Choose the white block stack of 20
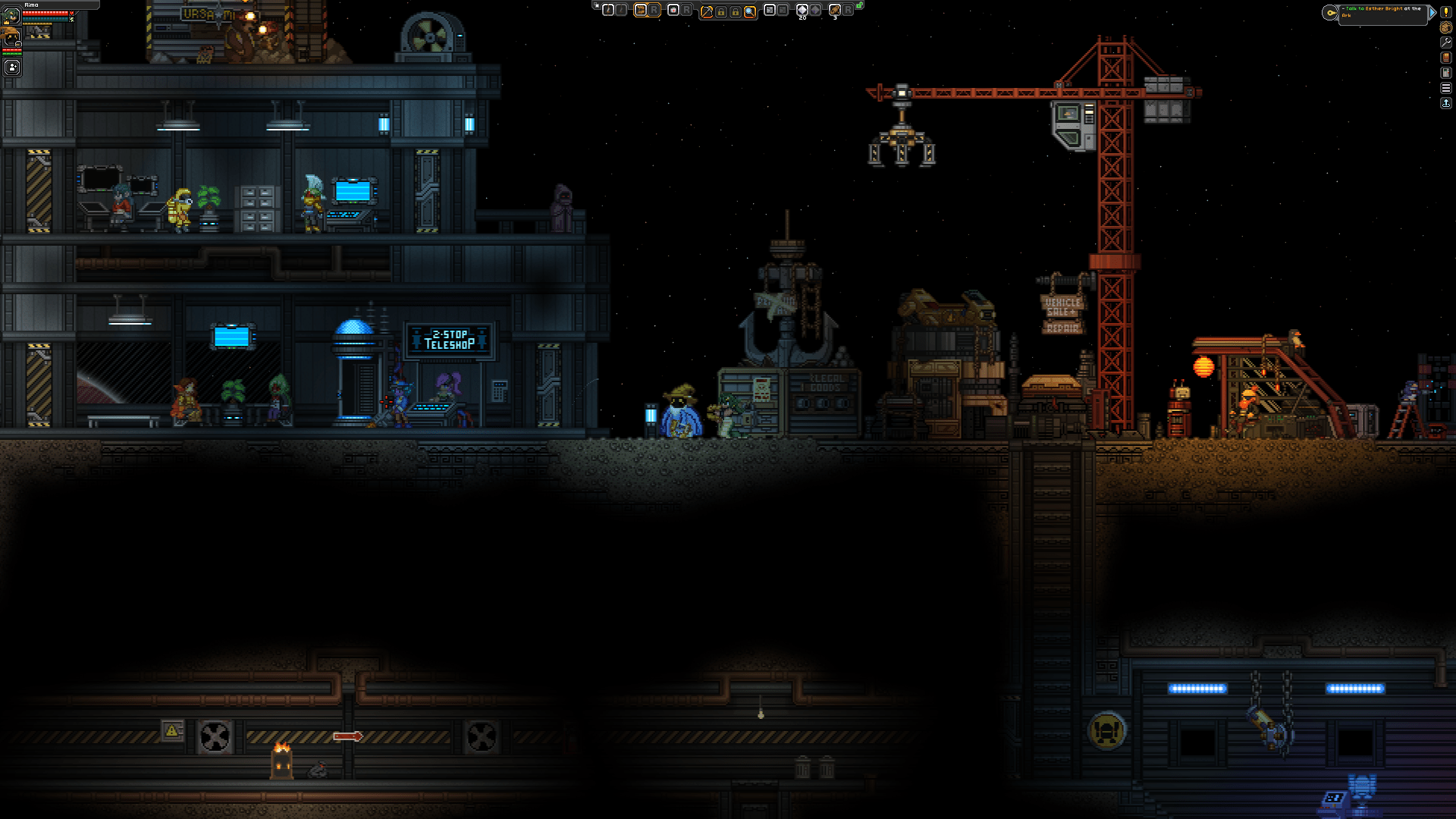 click(802, 10)
